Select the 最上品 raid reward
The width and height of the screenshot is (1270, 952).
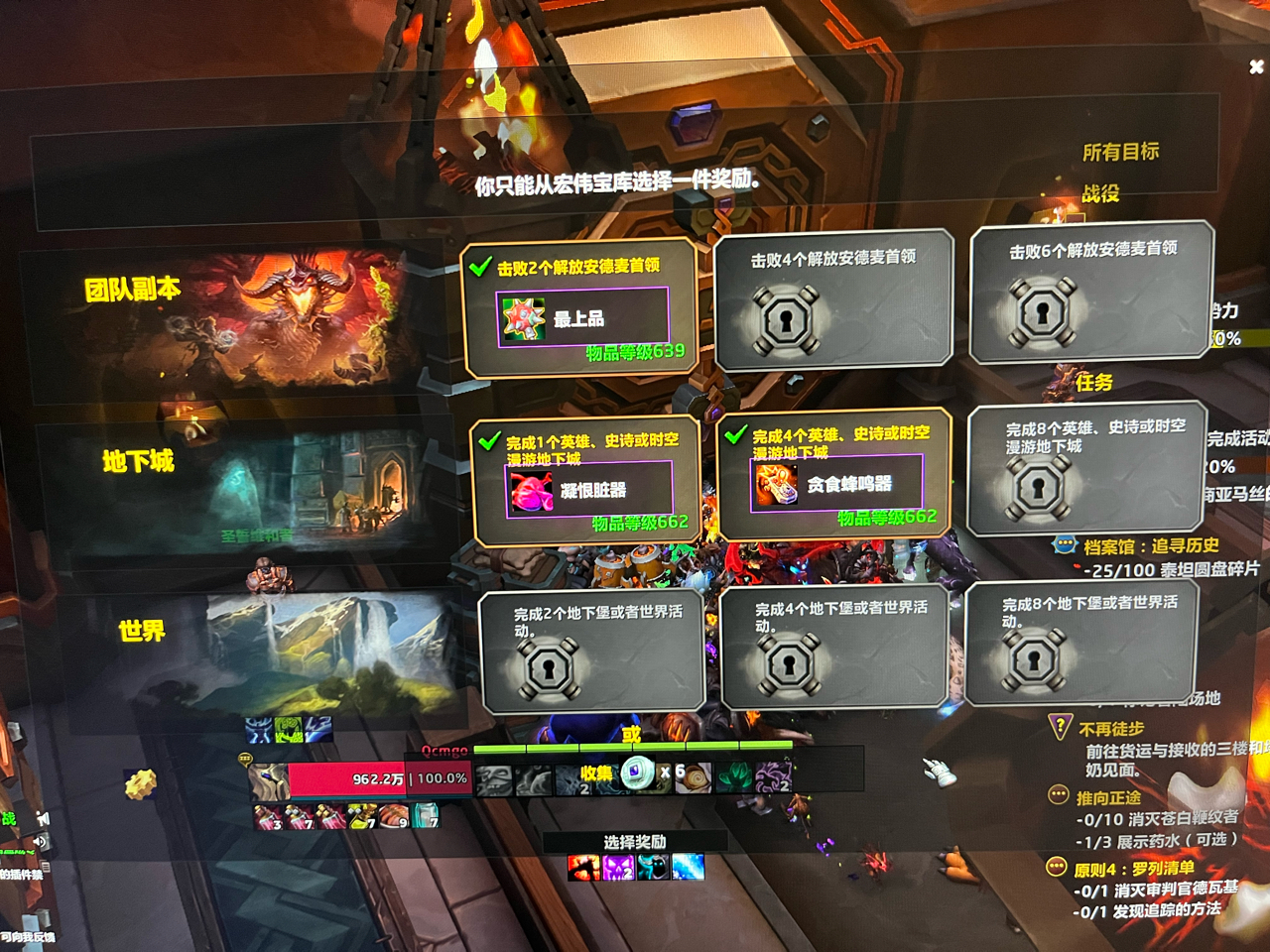tap(581, 317)
